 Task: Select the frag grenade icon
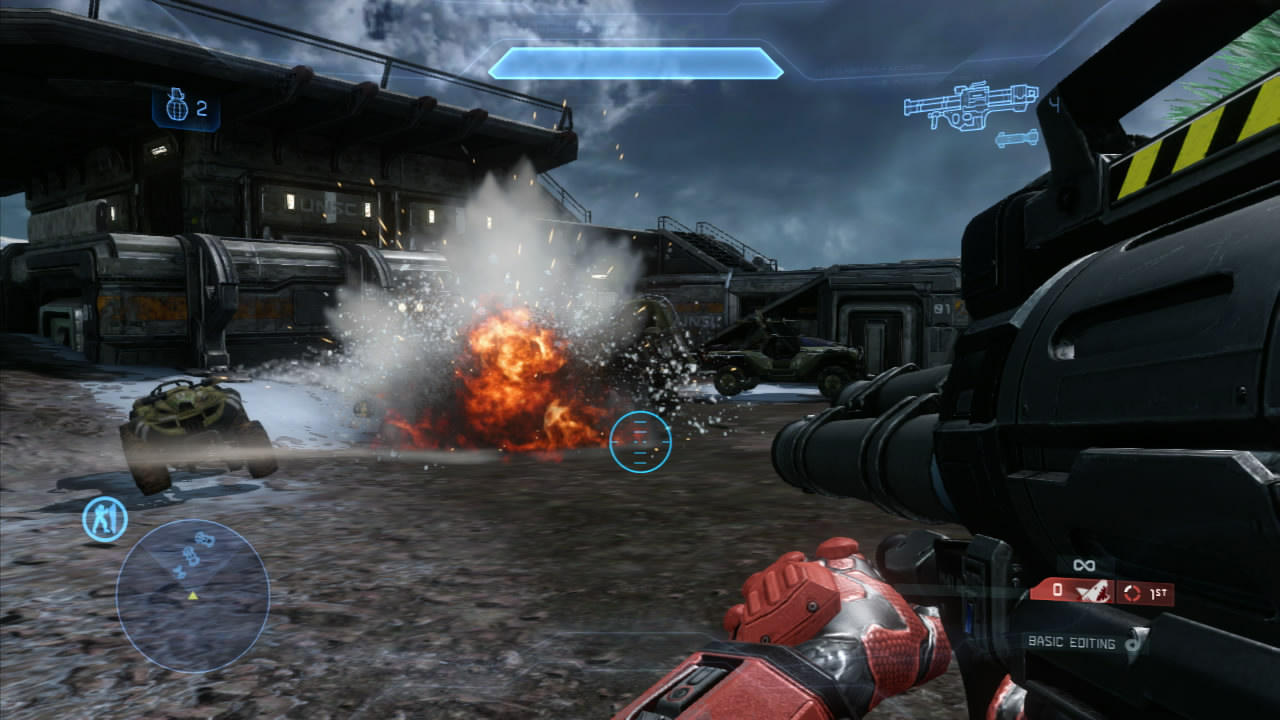click(177, 108)
